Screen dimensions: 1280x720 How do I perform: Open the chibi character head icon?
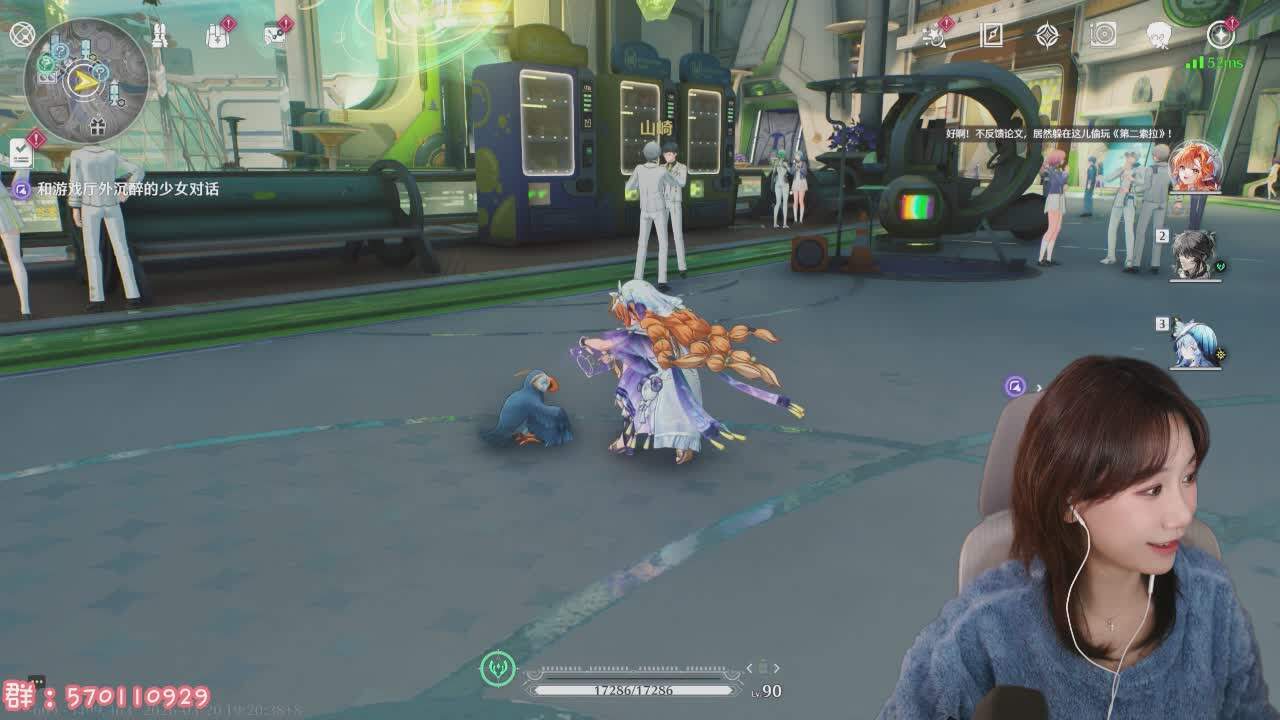(x=1159, y=36)
